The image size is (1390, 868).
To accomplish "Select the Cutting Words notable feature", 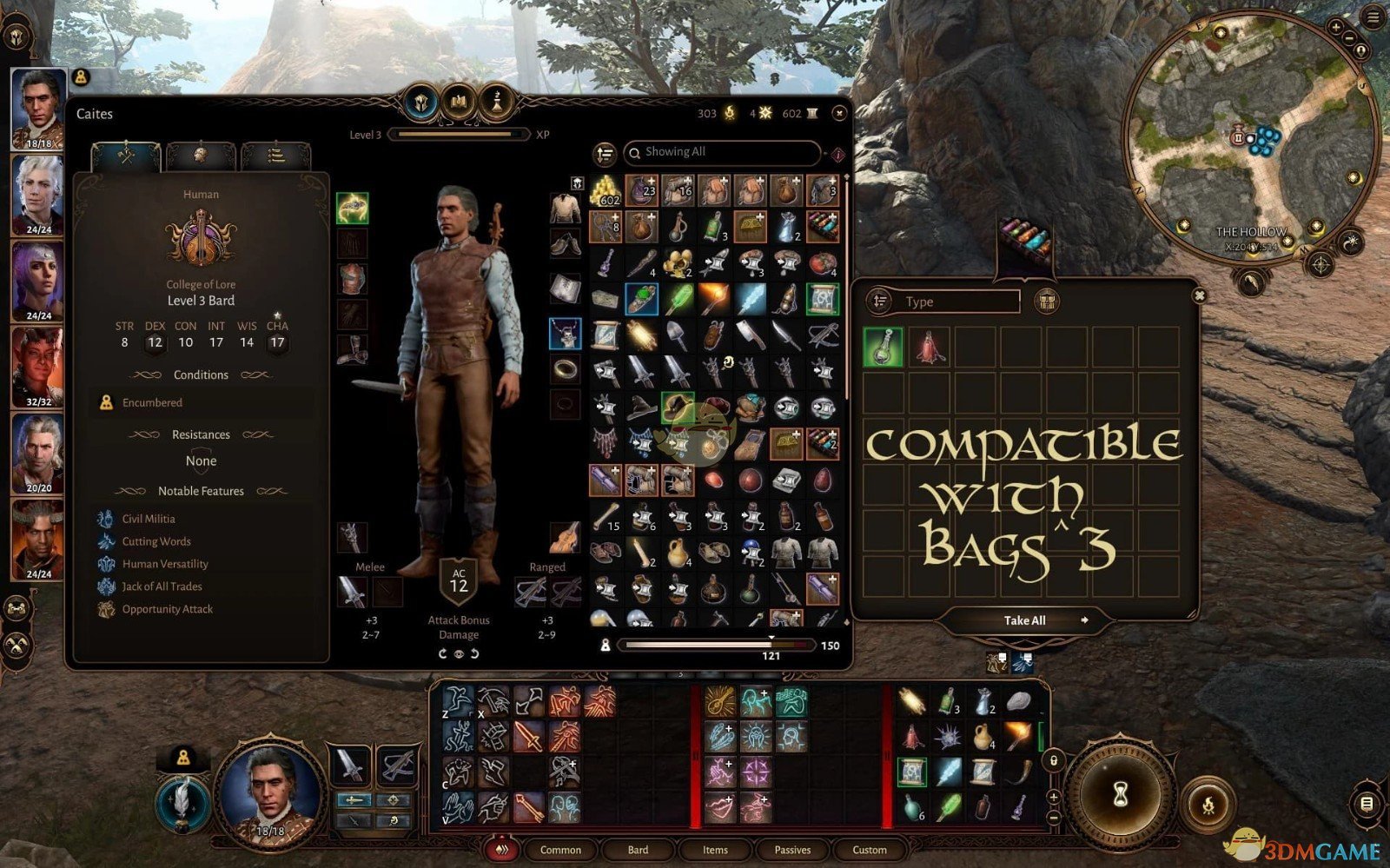I will (156, 541).
